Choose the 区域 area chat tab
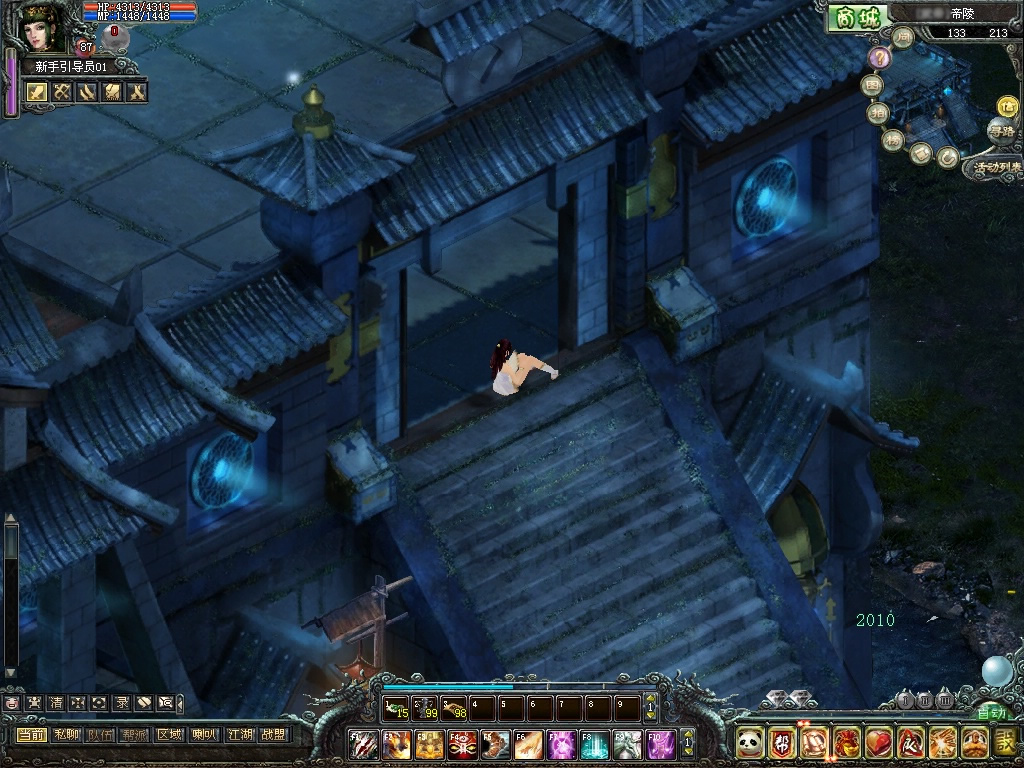Image resolution: width=1024 pixels, height=768 pixels. [x=169, y=734]
